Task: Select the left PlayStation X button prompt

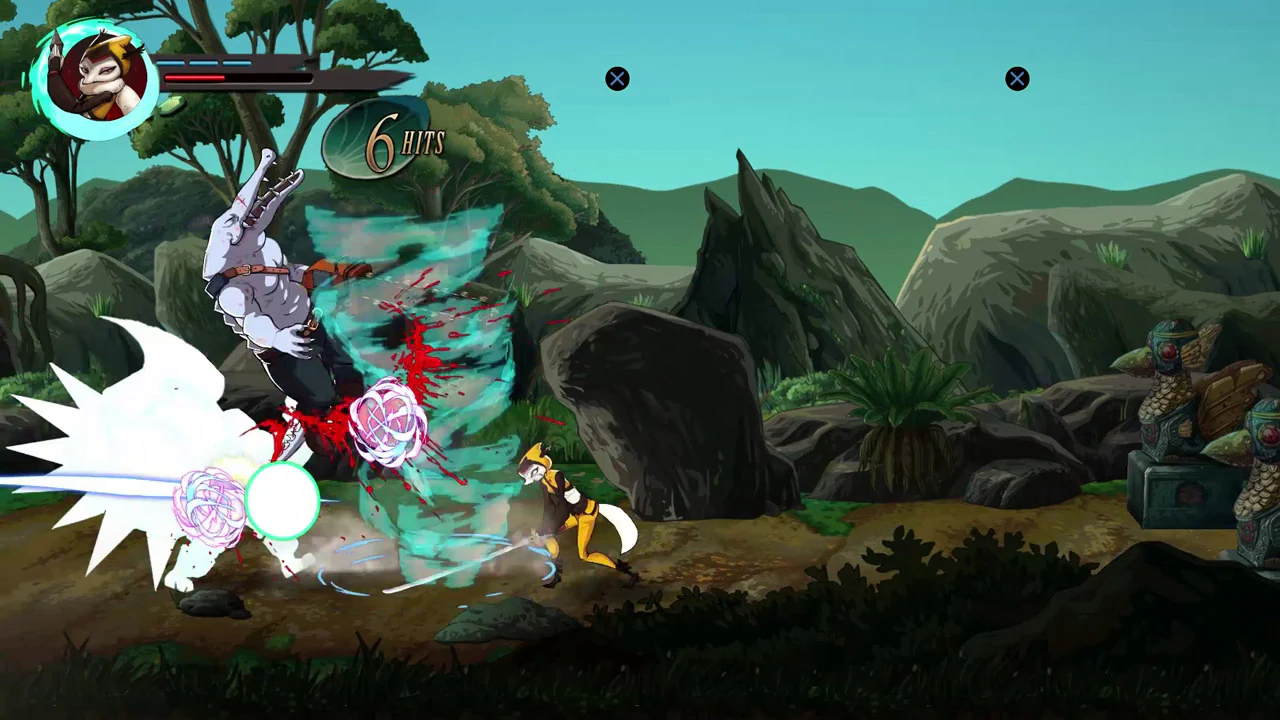Action: click(617, 79)
